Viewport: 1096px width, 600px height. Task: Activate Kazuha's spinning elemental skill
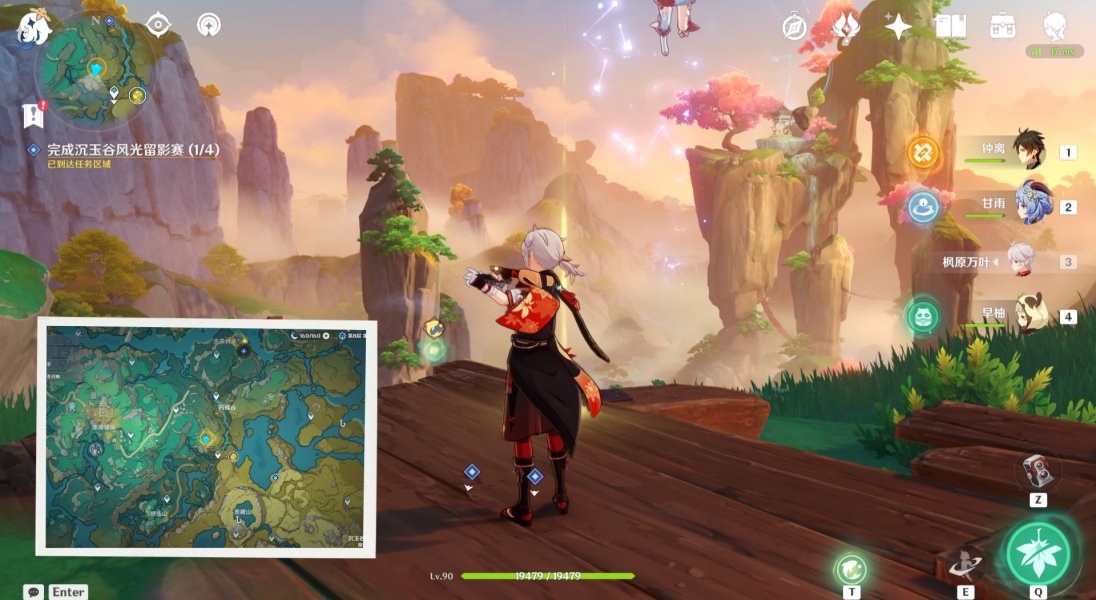[965, 564]
